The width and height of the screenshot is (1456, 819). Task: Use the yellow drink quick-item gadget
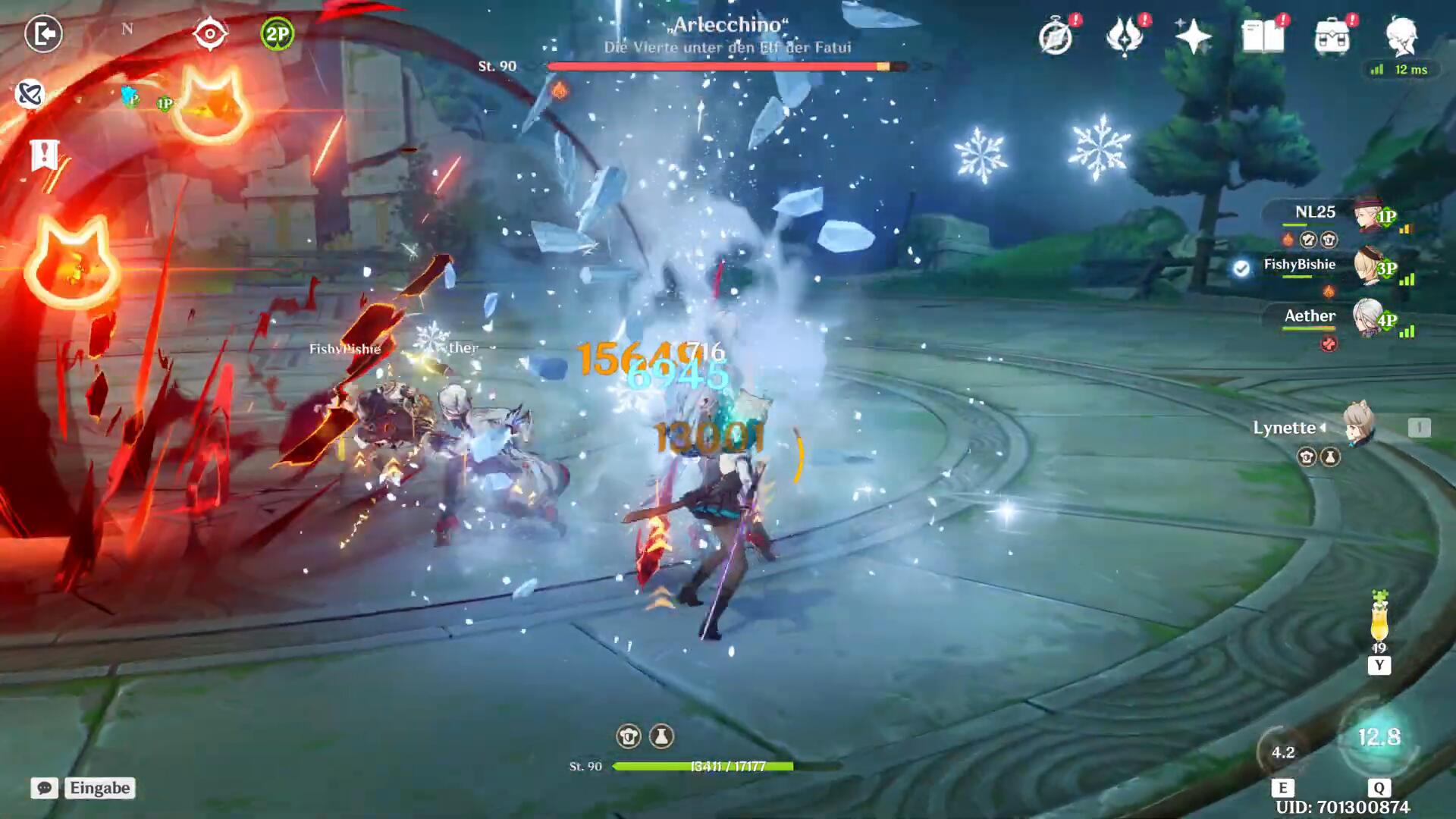pos(1379,623)
